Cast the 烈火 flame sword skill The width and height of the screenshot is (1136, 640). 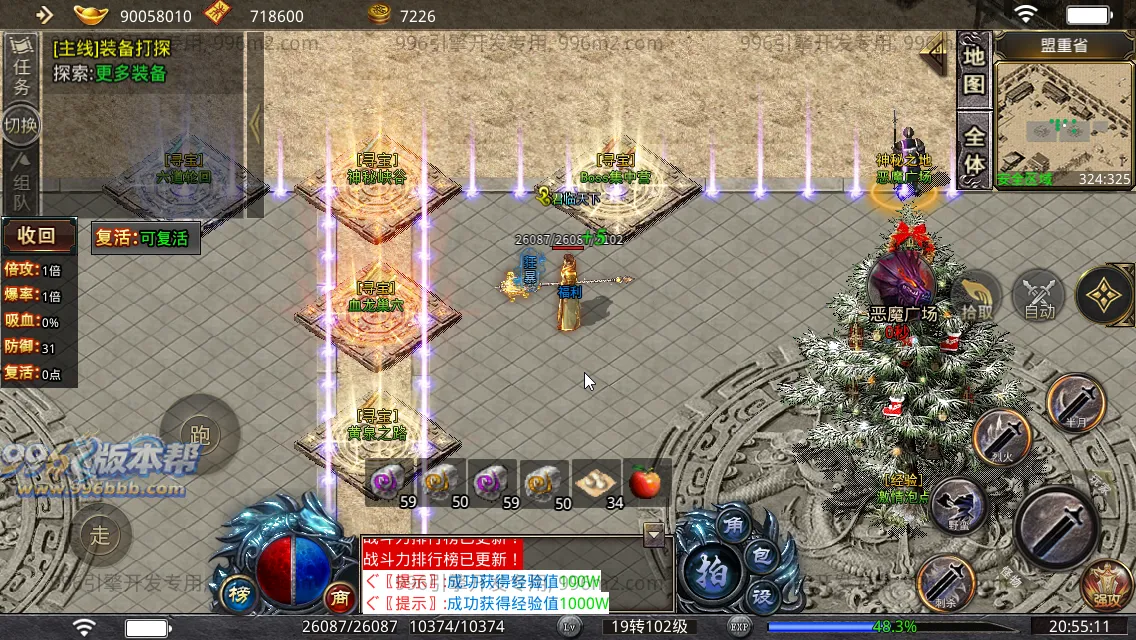1002,437
